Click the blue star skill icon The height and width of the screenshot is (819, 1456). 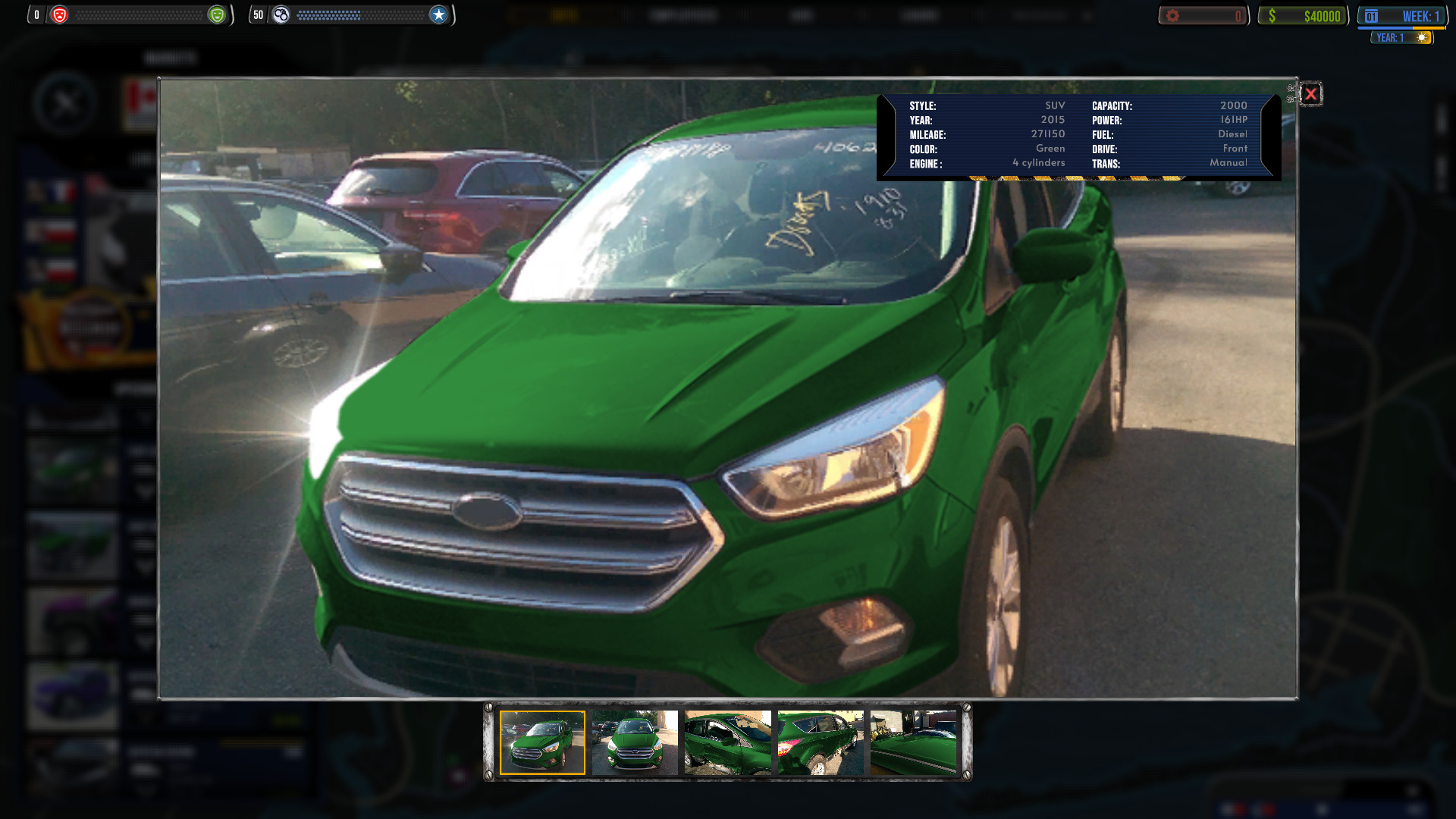438,14
